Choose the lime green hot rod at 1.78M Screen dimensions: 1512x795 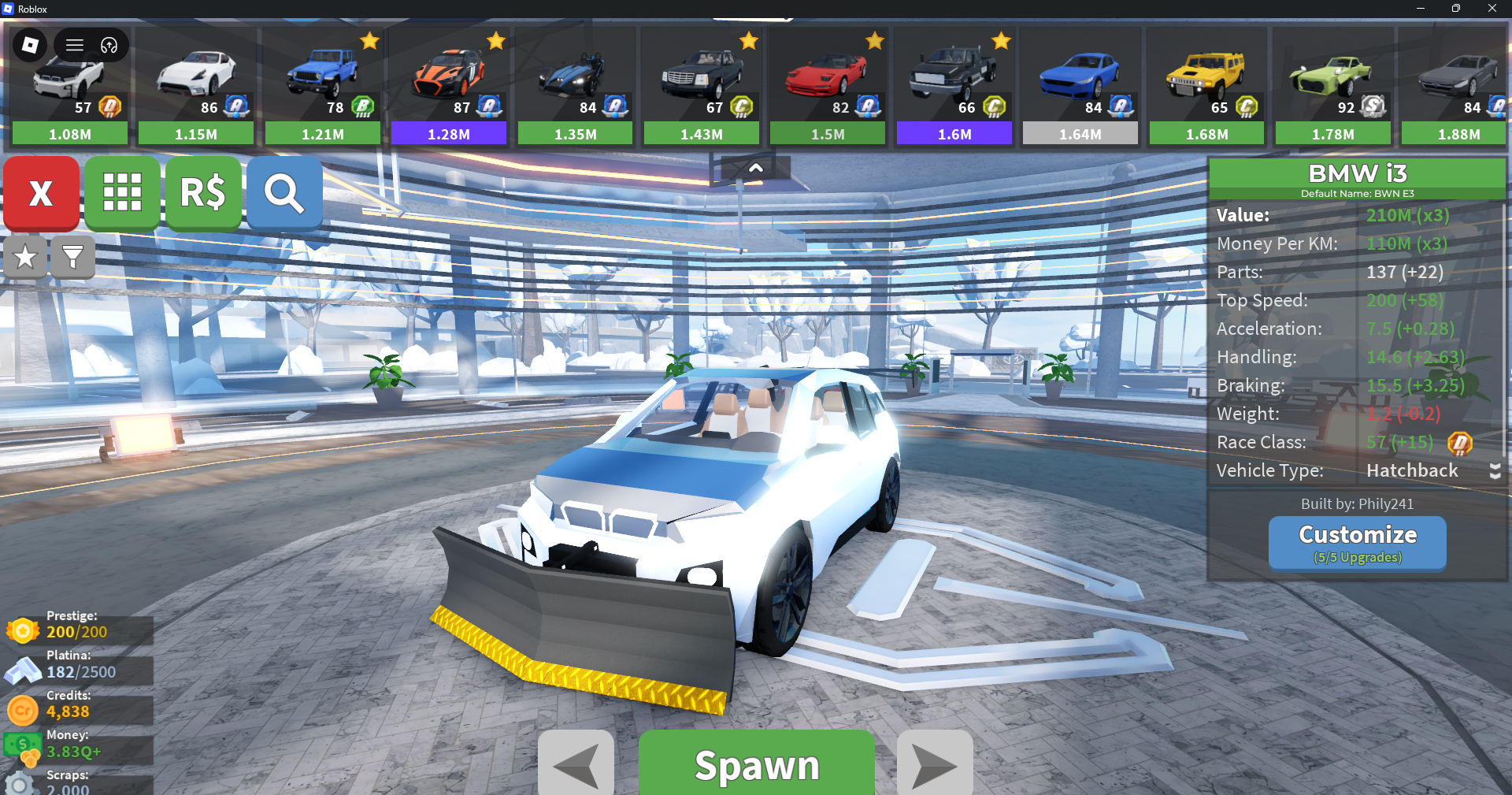click(1333, 87)
